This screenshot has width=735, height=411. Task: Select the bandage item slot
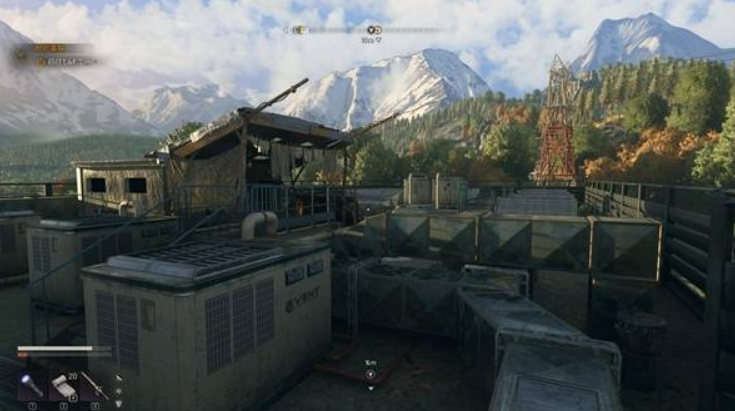(63, 385)
